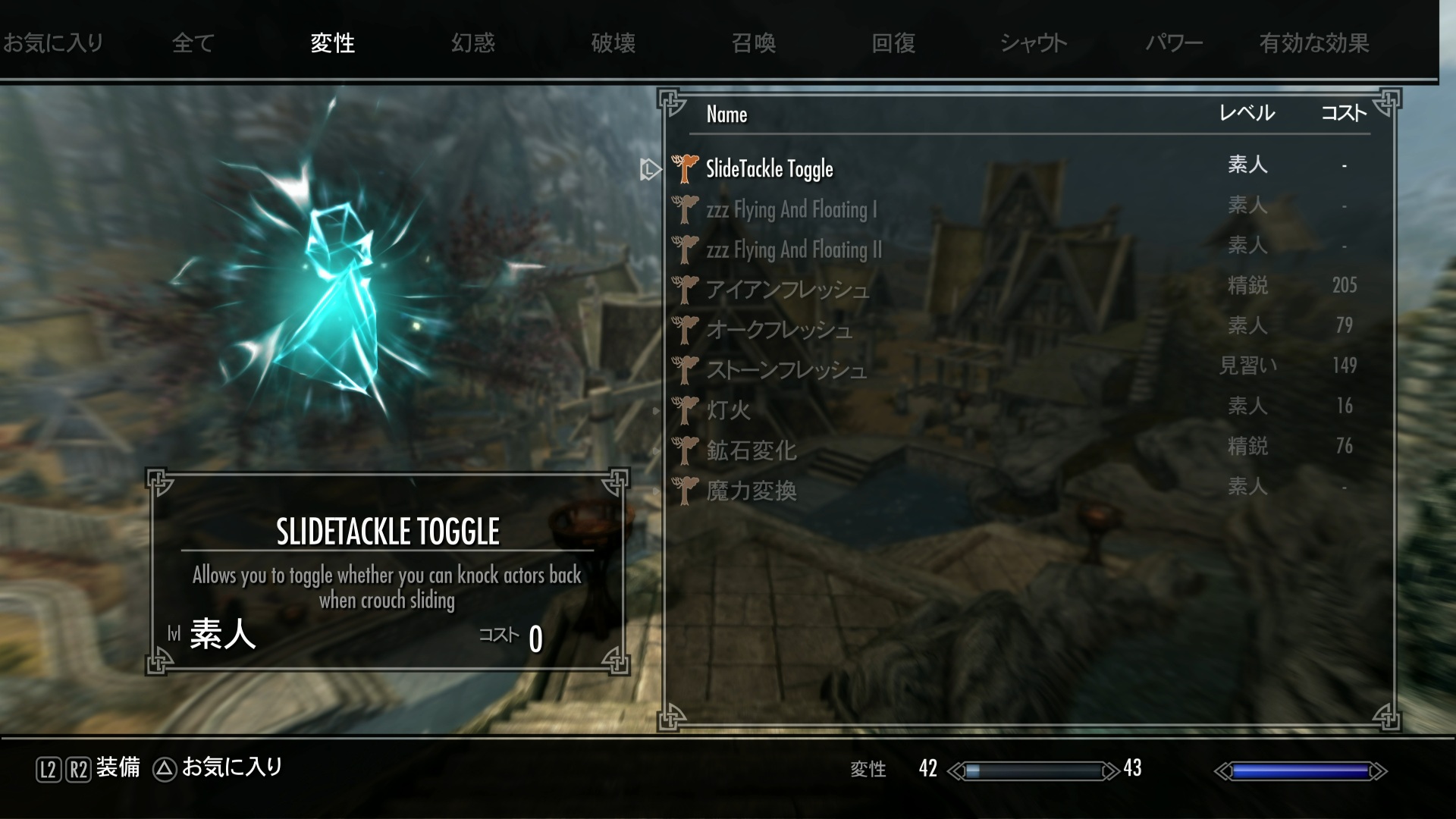
Task: Sort the list by コスト column
Action: pyautogui.click(x=1343, y=114)
